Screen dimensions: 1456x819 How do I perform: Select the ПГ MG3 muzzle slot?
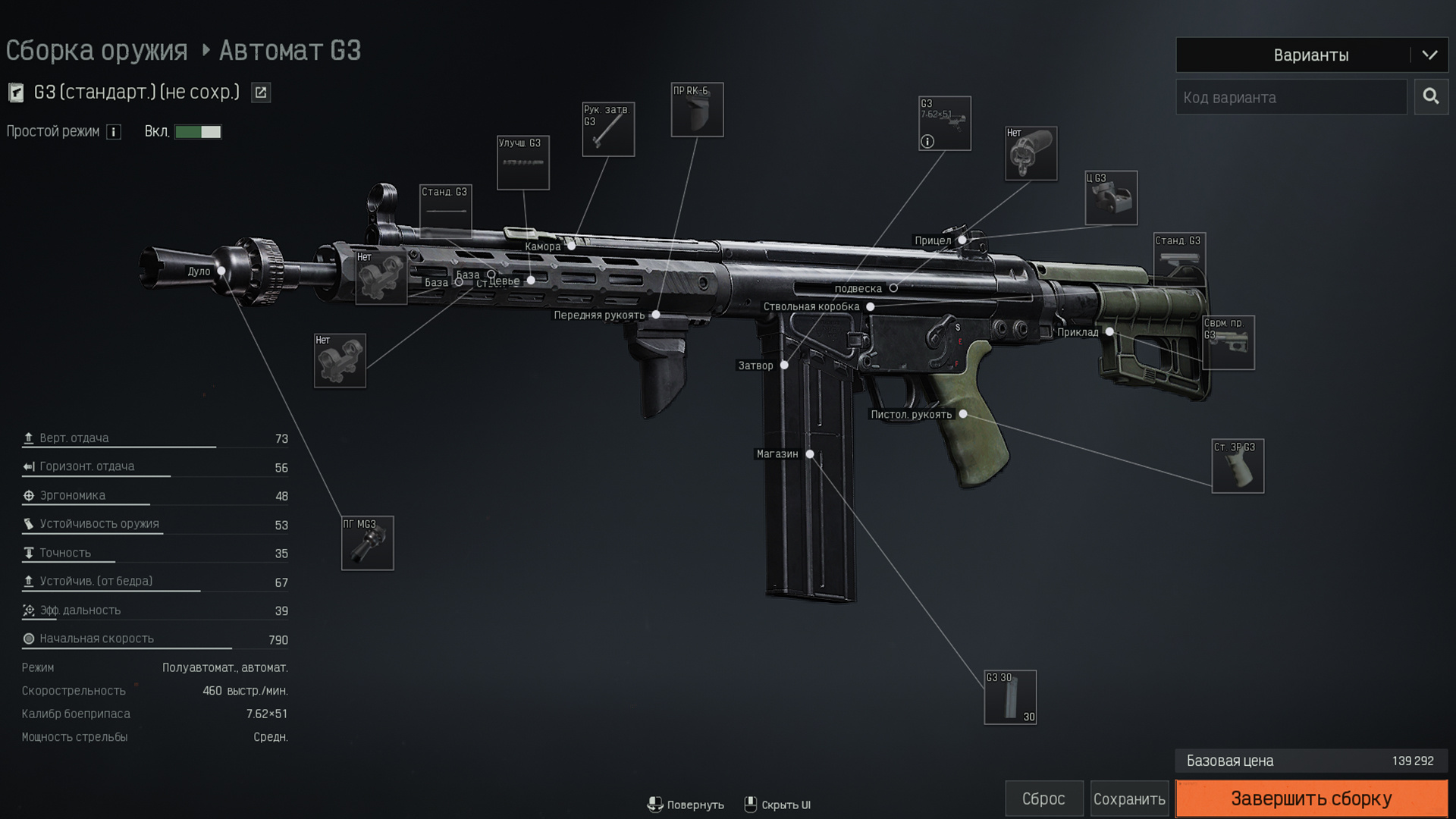point(368,543)
